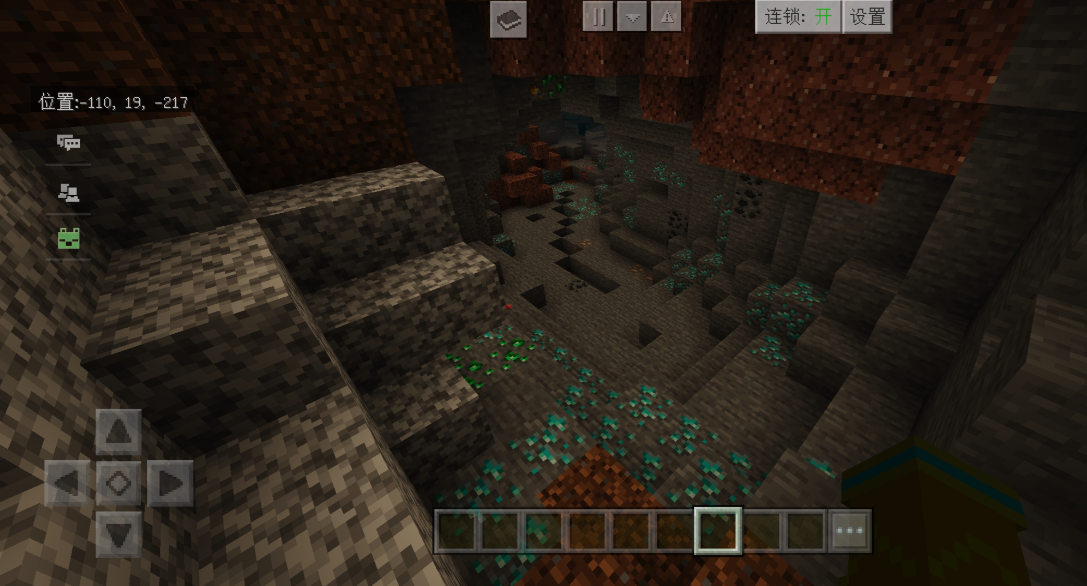This screenshot has height=586, width=1087.
Task: Click the warning triangle button
Action: (666, 16)
